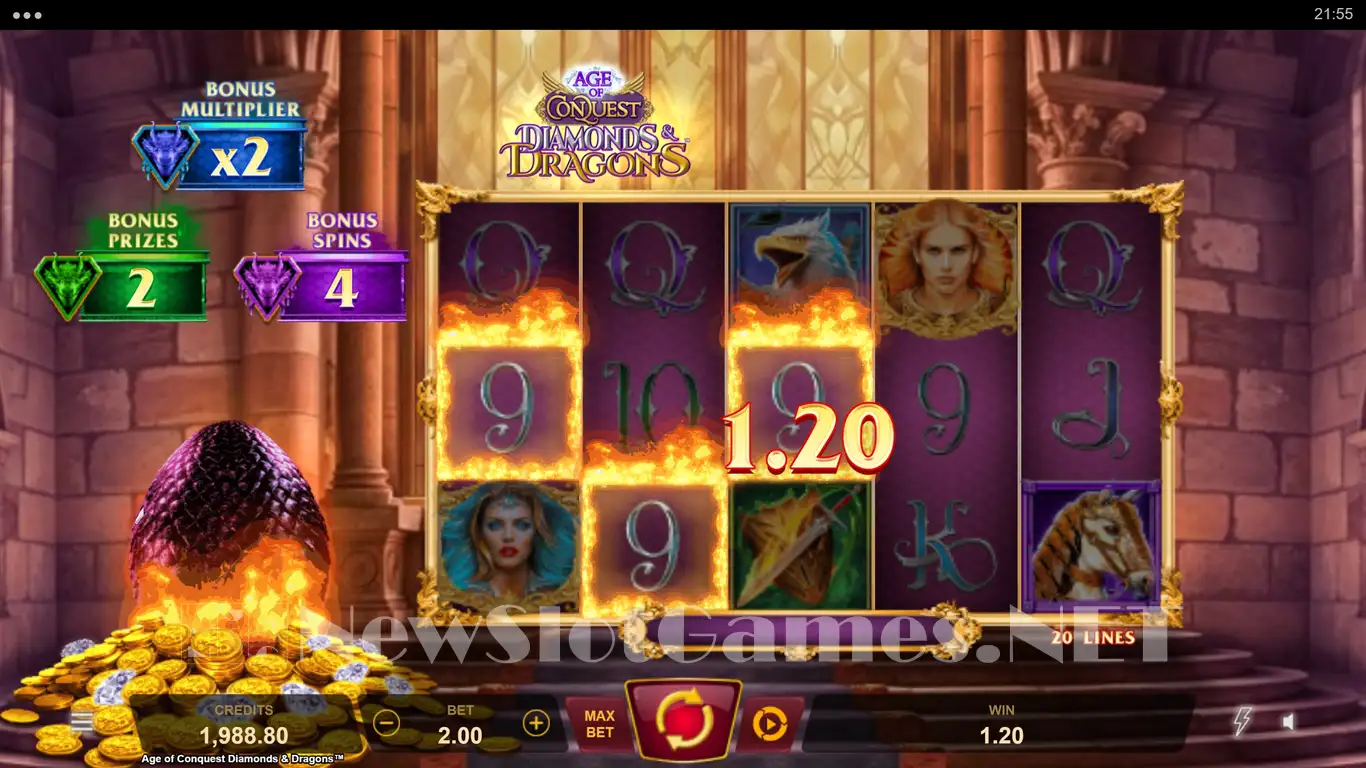Toggle quick spin lightning bolt icon
The height and width of the screenshot is (768, 1366).
[1243, 721]
